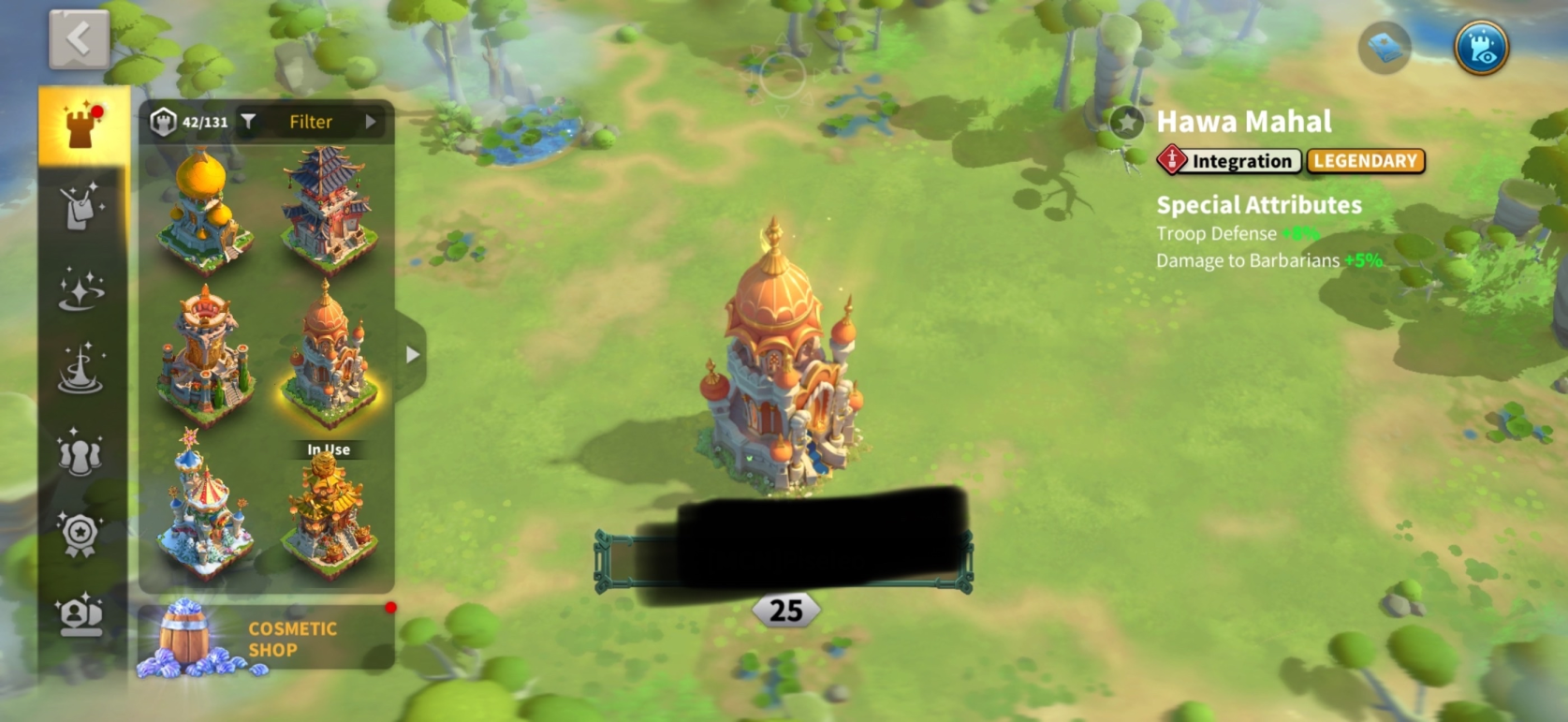The image size is (1568, 722).
Task: Switch to the sparkling tags tab
Action: click(x=81, y=208)
